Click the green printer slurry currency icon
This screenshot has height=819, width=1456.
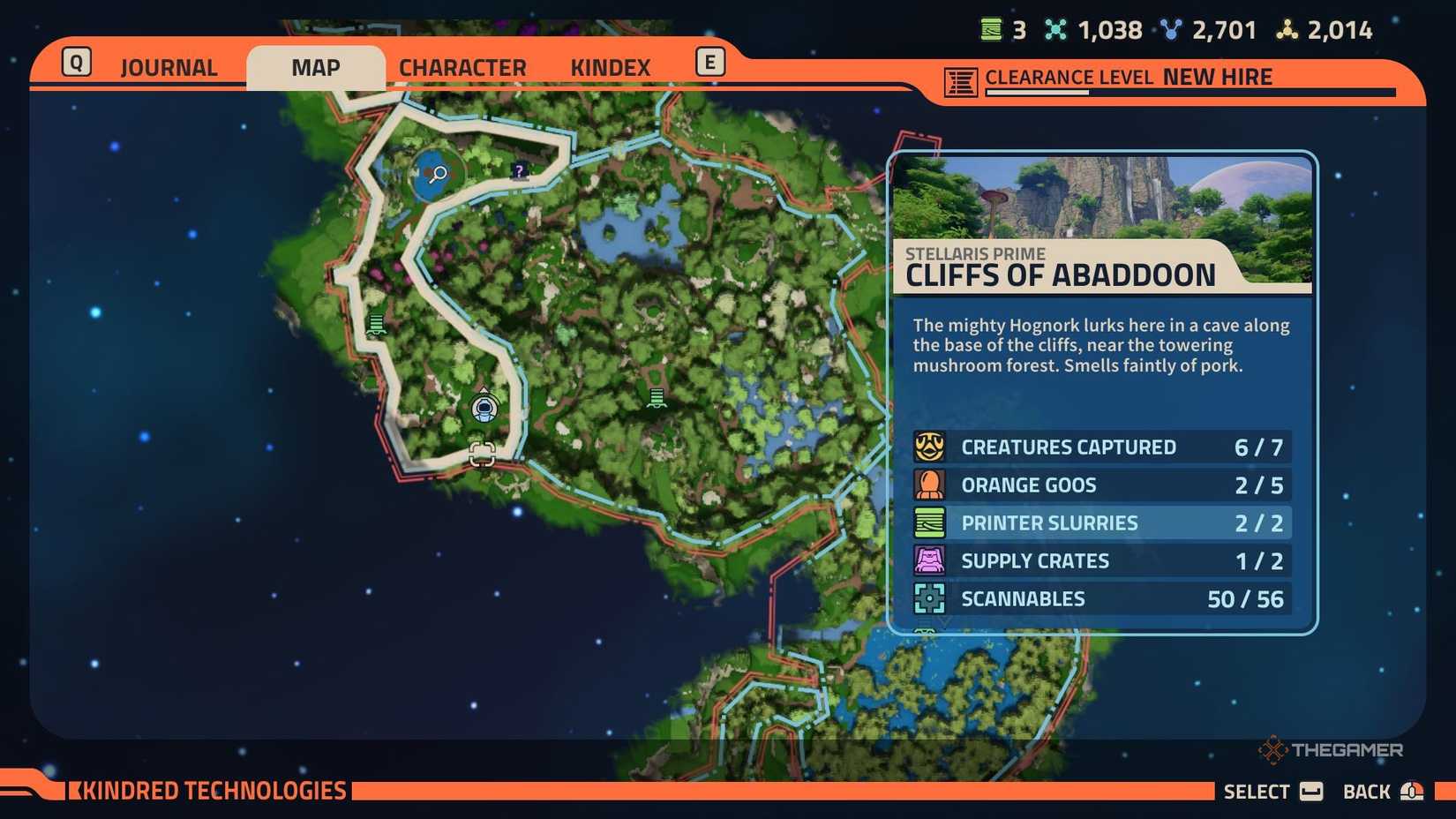[x=990, y=29]
